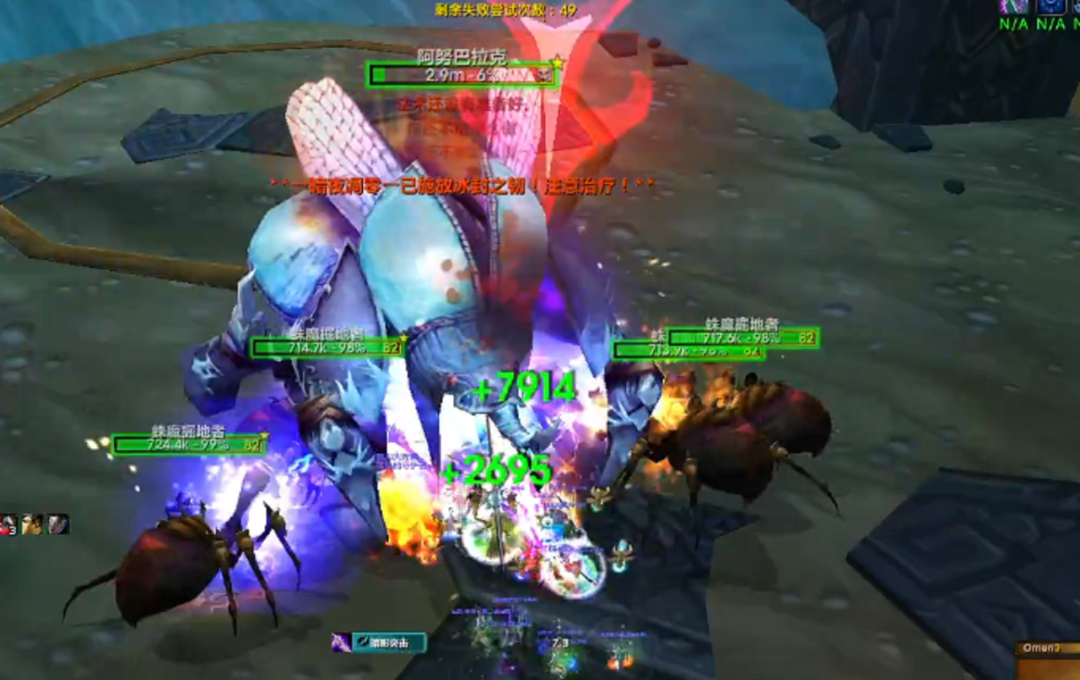1080x680 pixels.
Task: Click the purple cooldown icon above N/A
Action: click(1013, 6)
